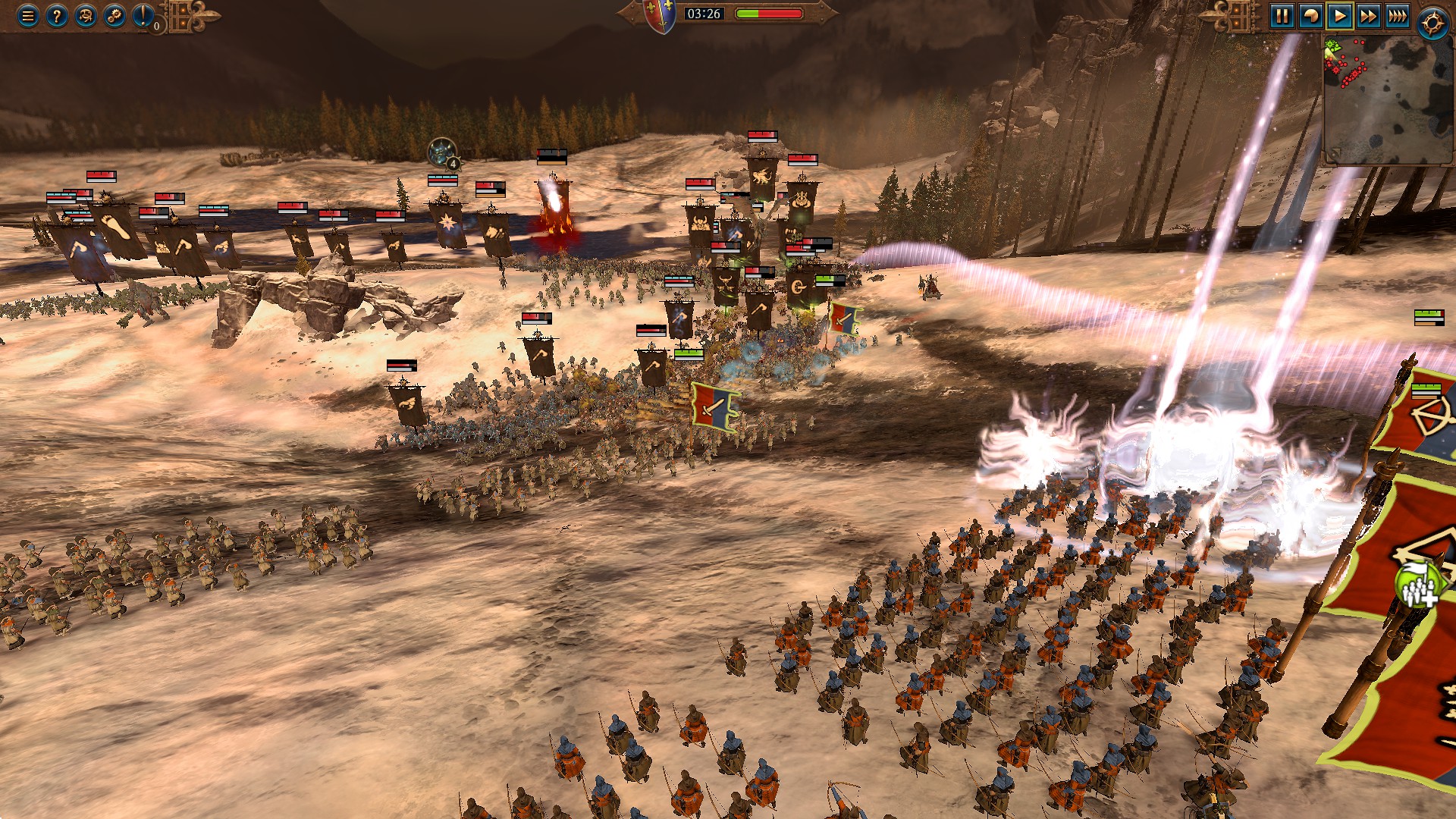The height and width of the screenshot is (819, 1456).
Task: Switch to slow-motion speed
Action: click(x=1310, y=16)
